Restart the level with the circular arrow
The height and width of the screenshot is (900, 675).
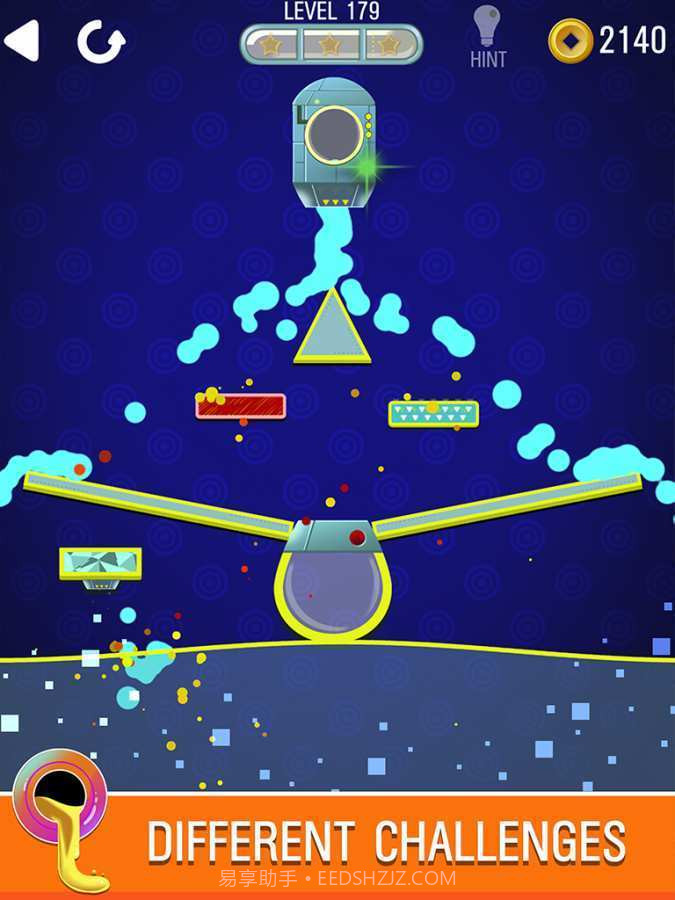[x=101, y=42]
